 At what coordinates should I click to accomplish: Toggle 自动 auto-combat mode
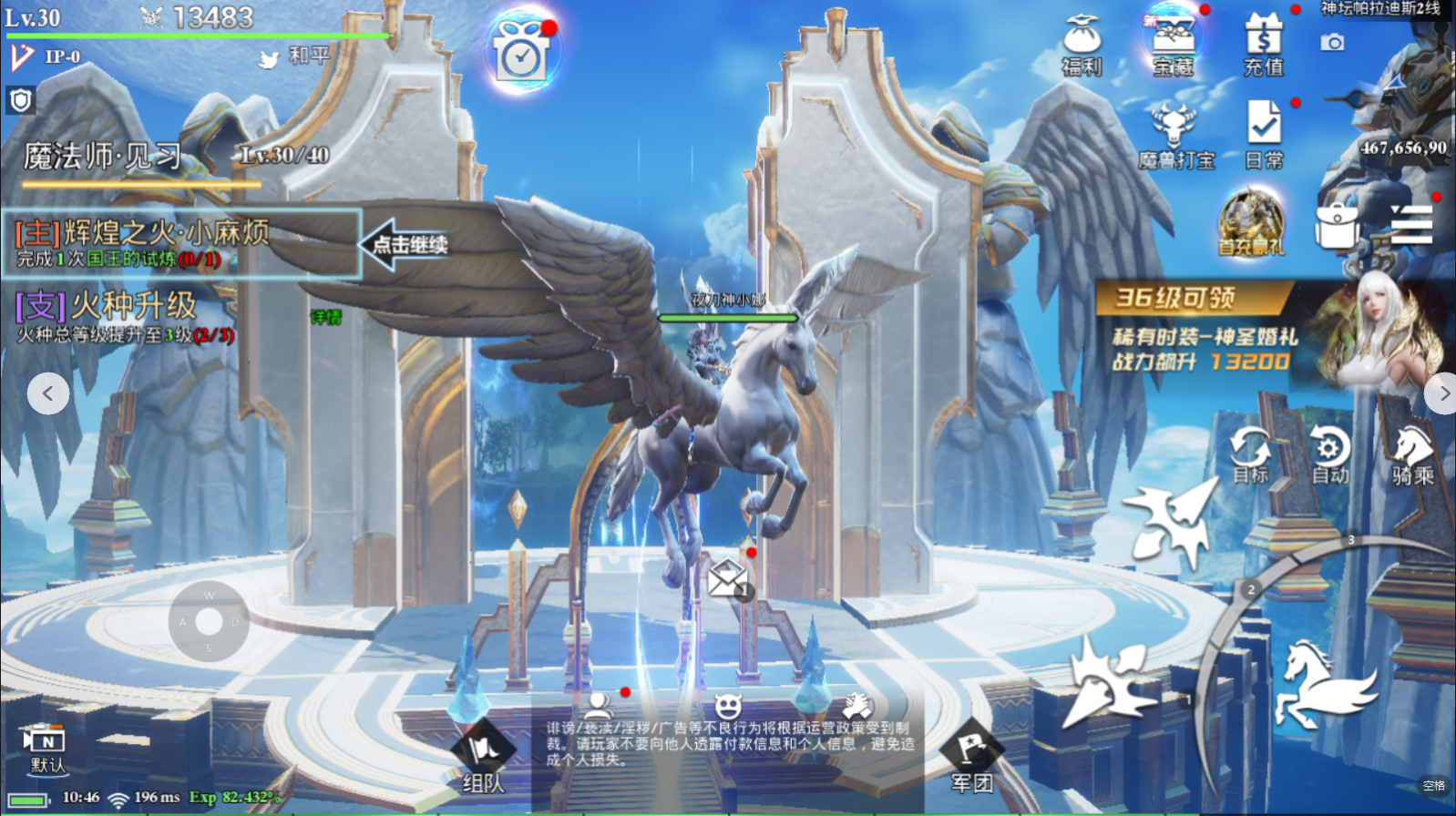tap(1329, 455)
